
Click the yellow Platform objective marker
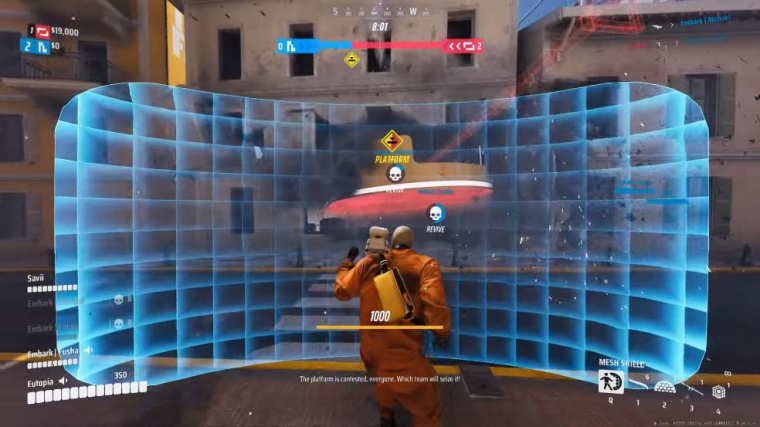pyautogui.click(x=391, y=141)
